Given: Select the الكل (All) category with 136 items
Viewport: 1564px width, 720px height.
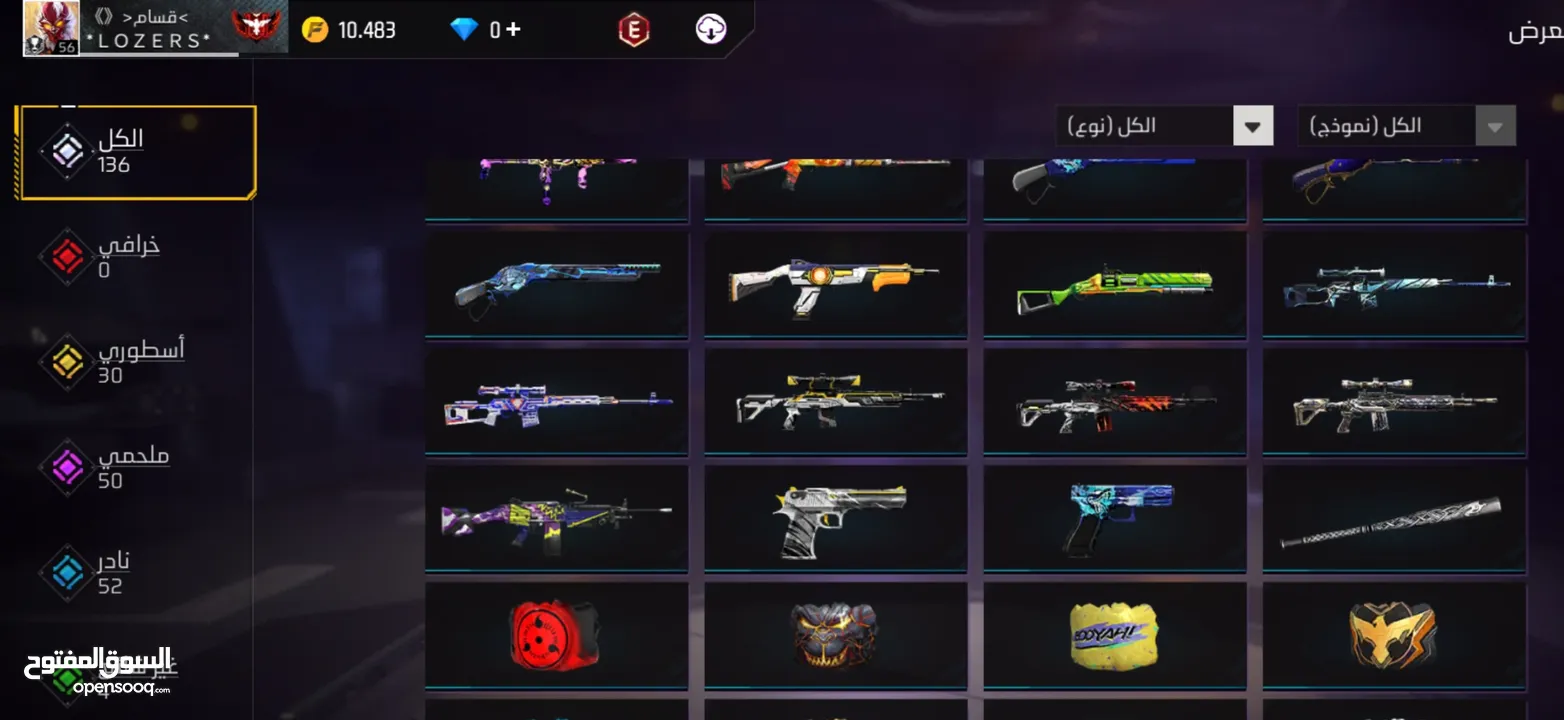Looking at the screenshot, I should click(136, 152).
